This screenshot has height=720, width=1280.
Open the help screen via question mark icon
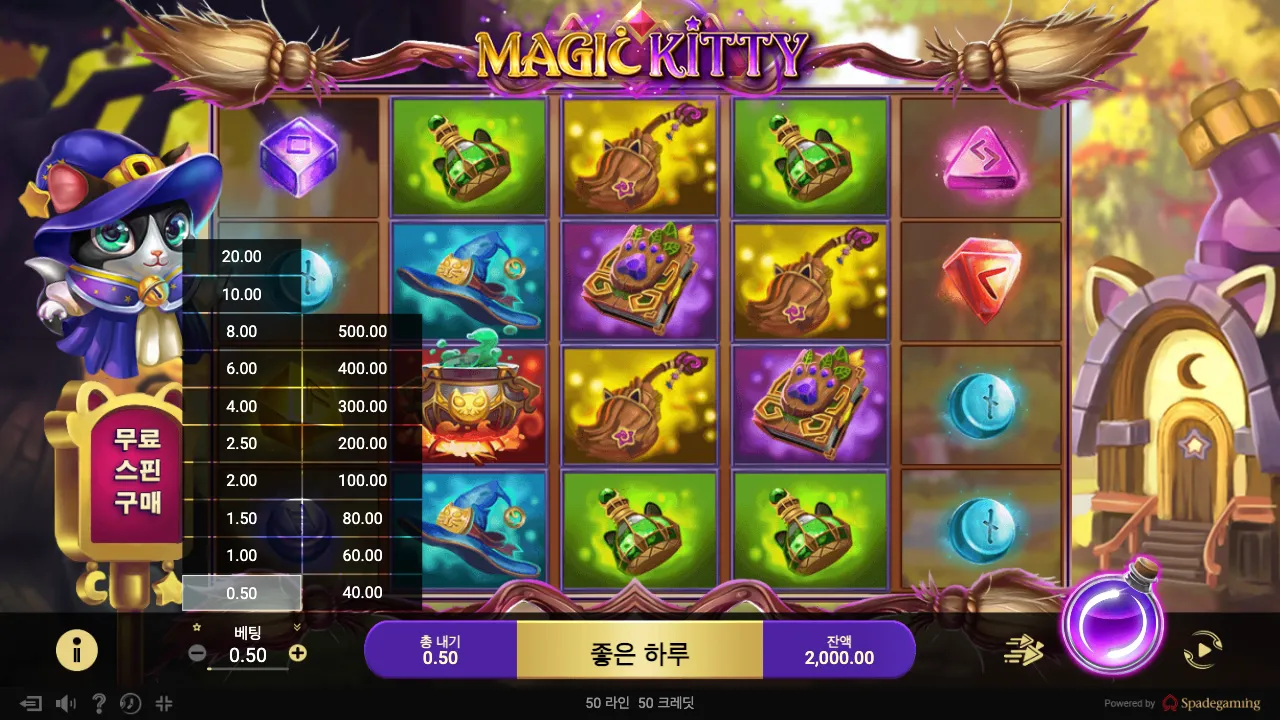[x=99, y=703]
